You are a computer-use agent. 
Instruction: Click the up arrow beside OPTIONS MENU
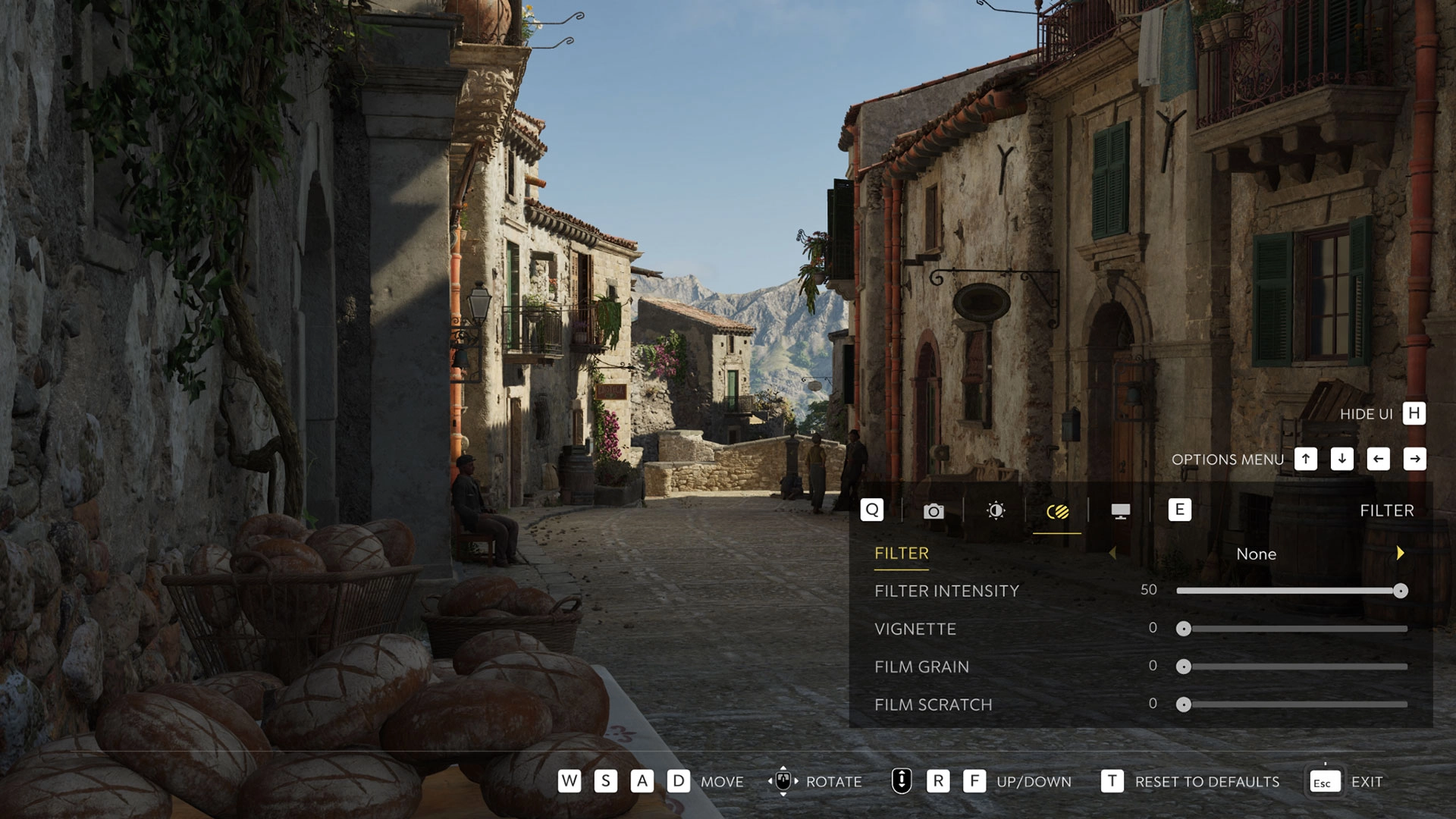pyautogui.click(x=1304, y=459)
